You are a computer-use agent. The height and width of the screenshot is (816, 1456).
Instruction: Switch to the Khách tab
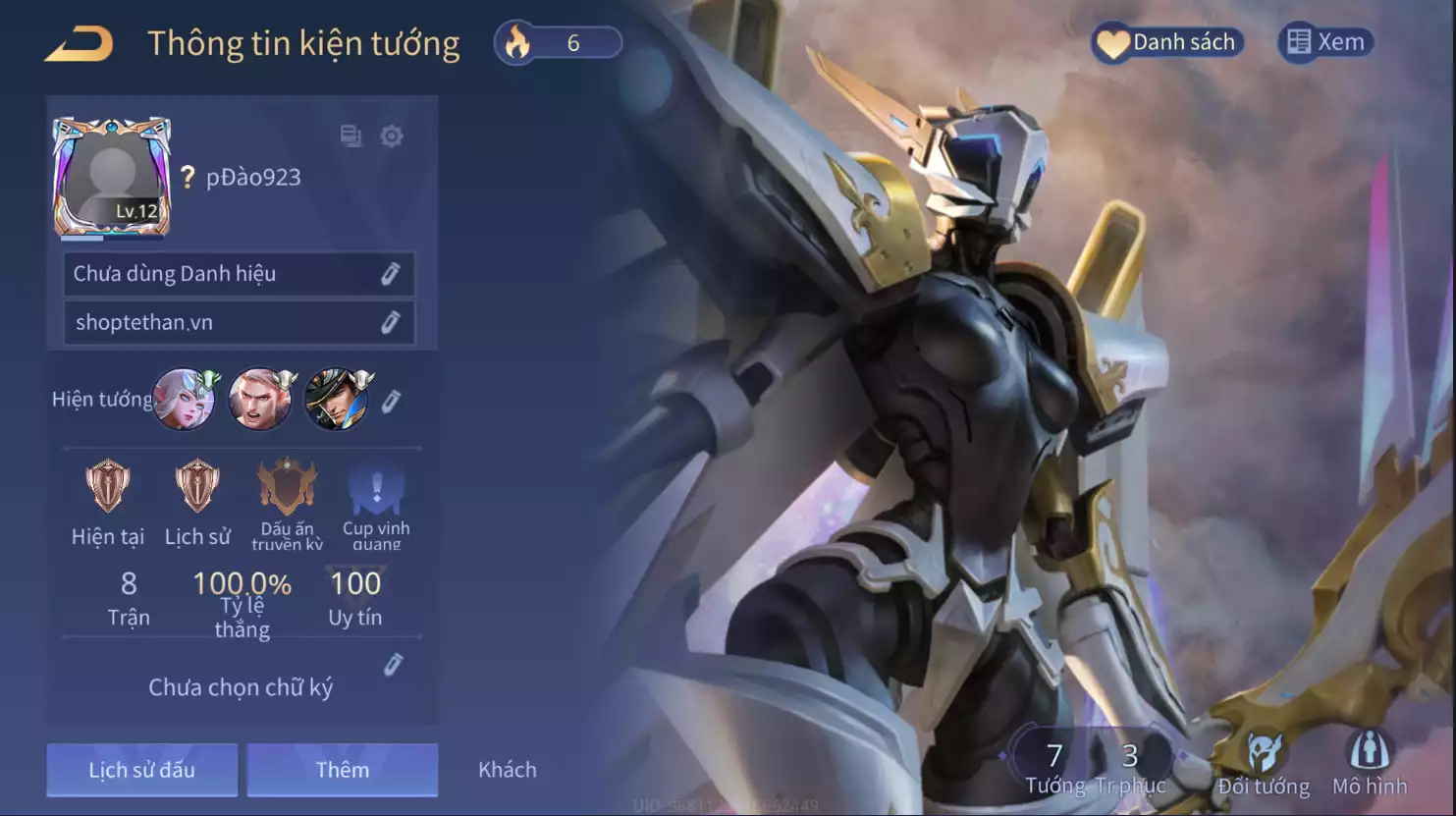(x=507, y=769)
